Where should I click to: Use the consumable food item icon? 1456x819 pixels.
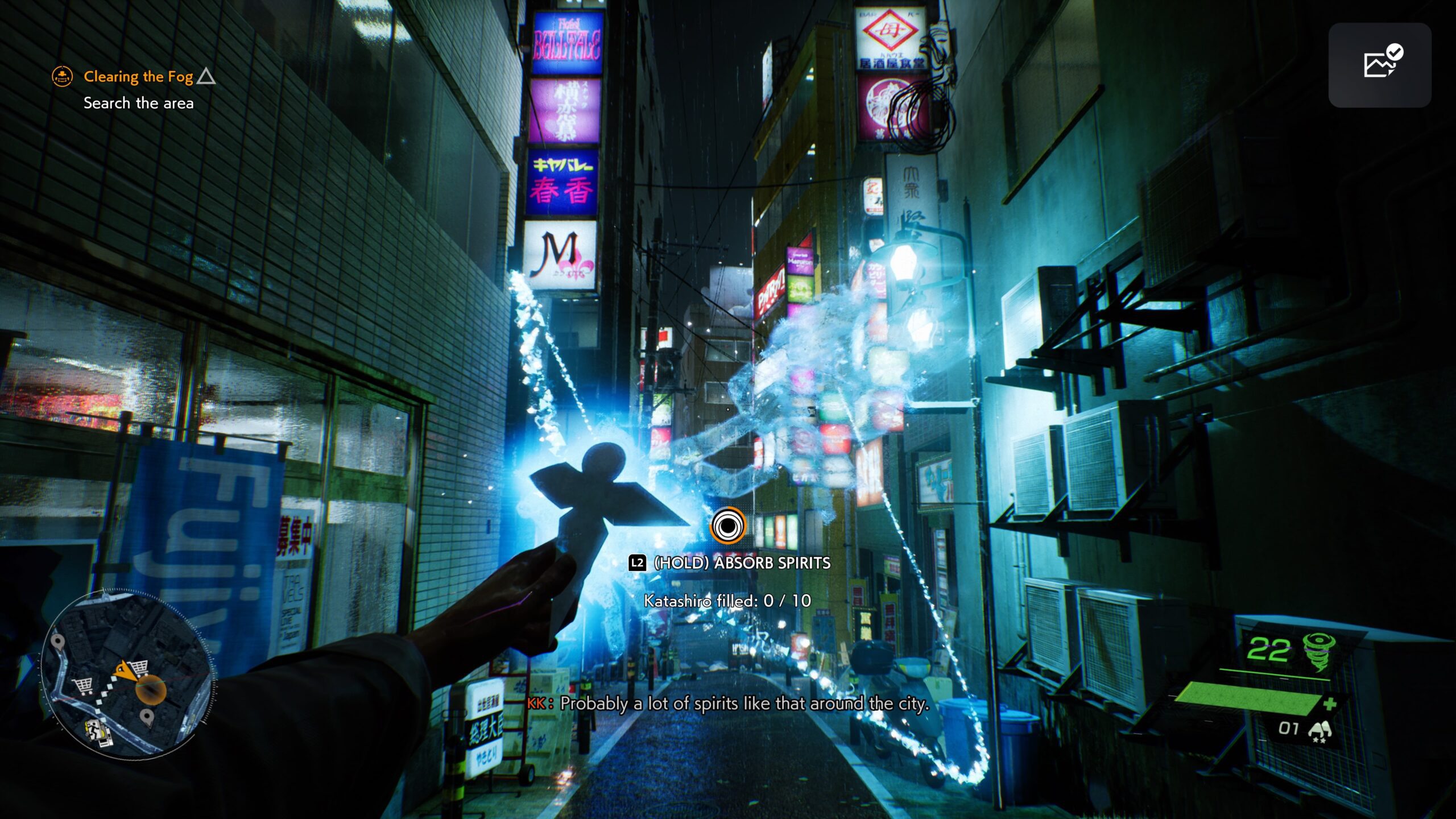1319,731
